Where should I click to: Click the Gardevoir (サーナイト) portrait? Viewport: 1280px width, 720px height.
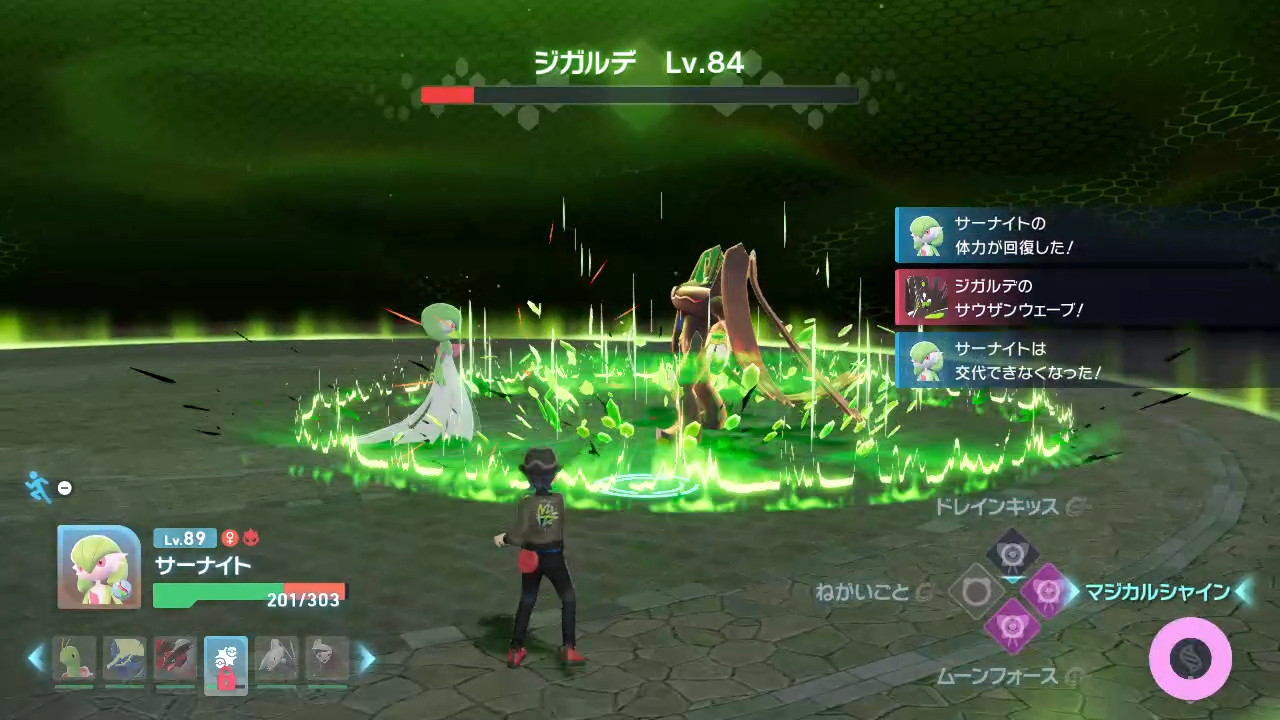pyautogui.click(x=99, y=567)
